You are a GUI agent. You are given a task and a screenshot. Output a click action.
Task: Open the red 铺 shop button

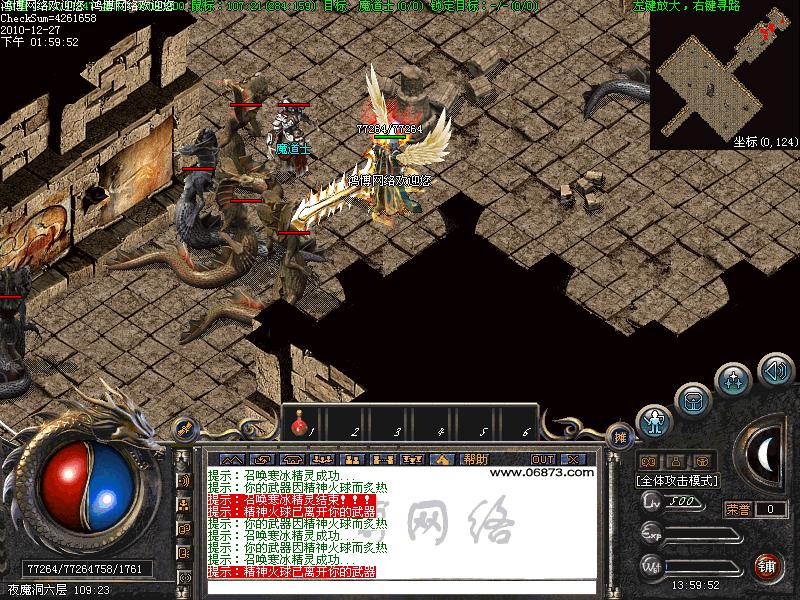[768, 566]
